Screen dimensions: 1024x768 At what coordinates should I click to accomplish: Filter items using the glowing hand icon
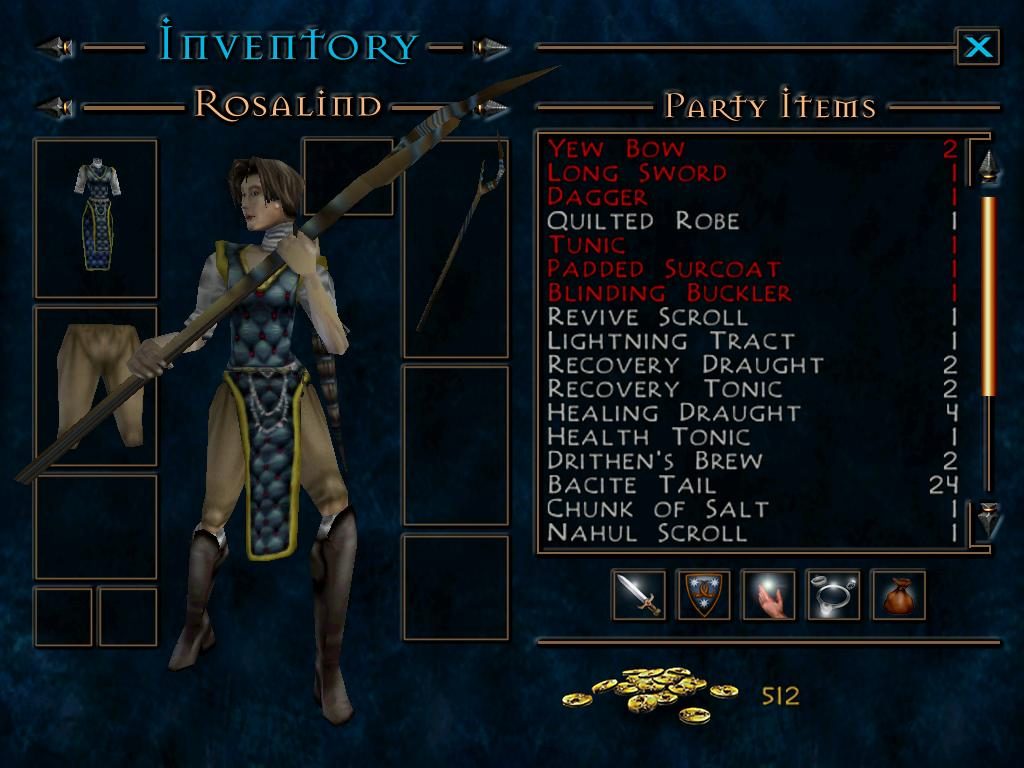(x=768, y=595)
